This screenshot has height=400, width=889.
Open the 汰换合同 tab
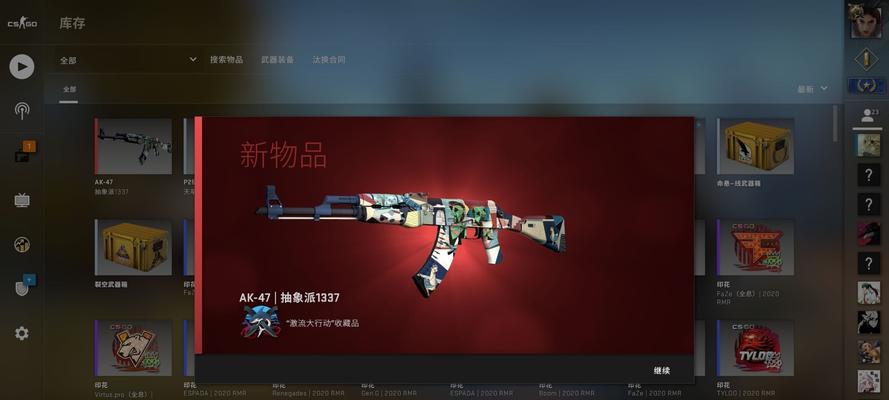(329, 60)
